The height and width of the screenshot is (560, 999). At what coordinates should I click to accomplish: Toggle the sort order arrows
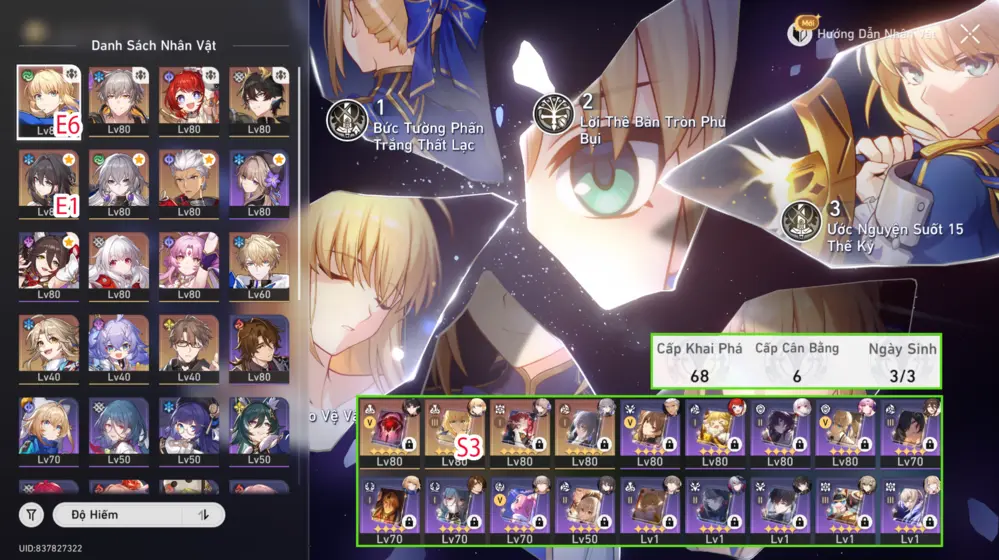[x=205, y=514]
